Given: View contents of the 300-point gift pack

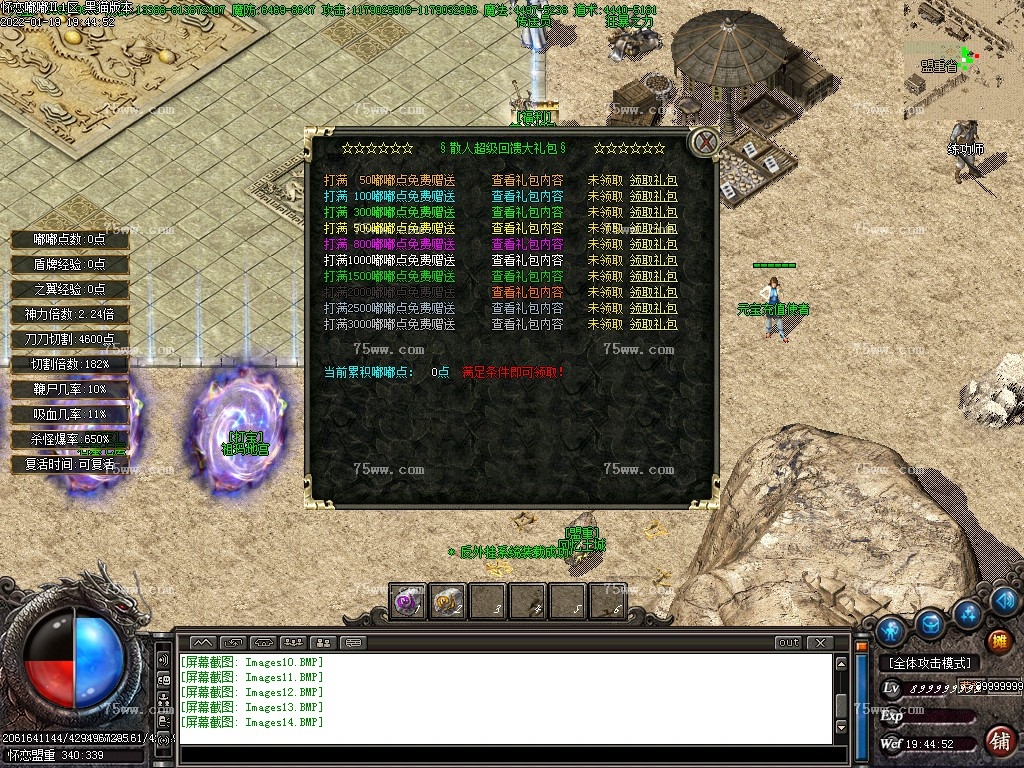Looking at the screenshot, I should click(527, 213).
